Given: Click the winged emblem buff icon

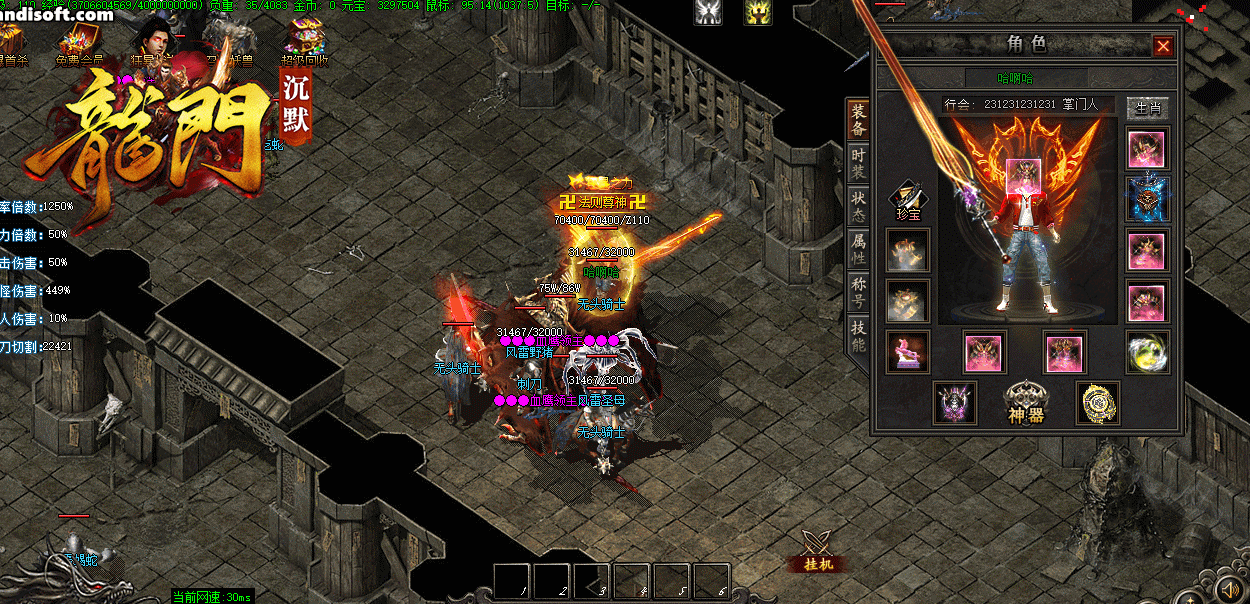Looking at the screenshot, I should [x=709, y=12].
